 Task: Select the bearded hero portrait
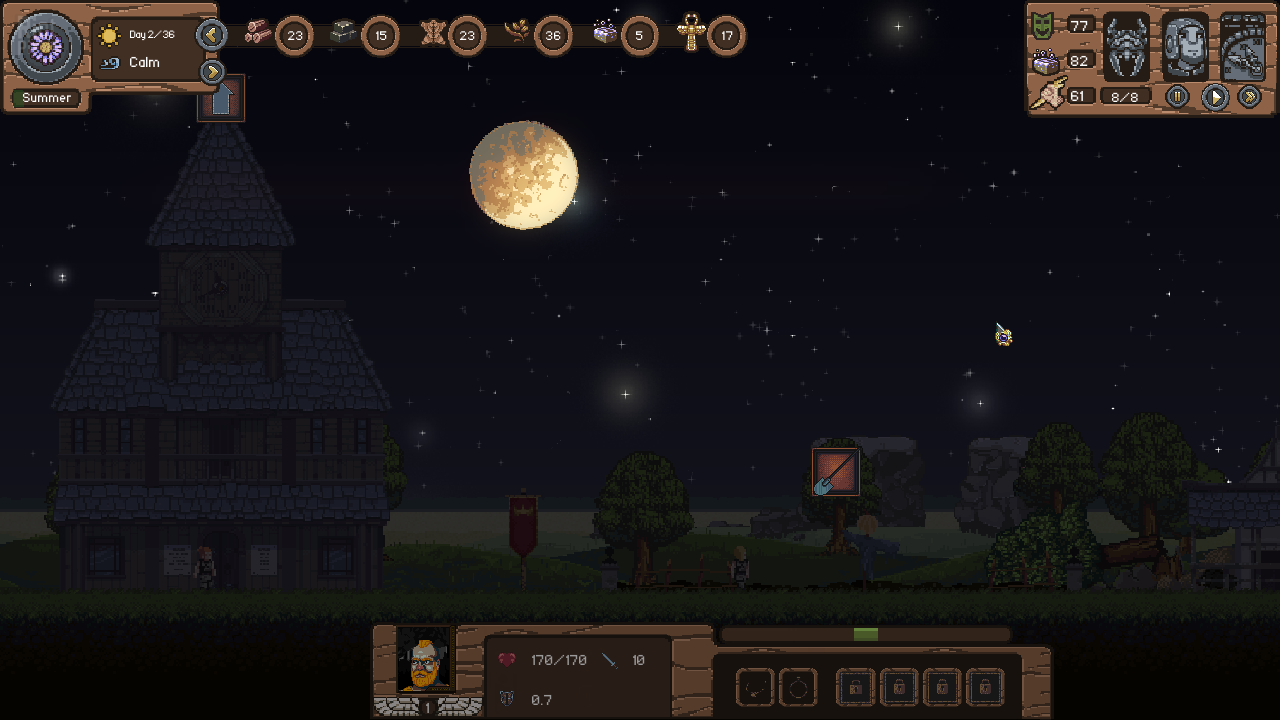click(x=426, y=660)
